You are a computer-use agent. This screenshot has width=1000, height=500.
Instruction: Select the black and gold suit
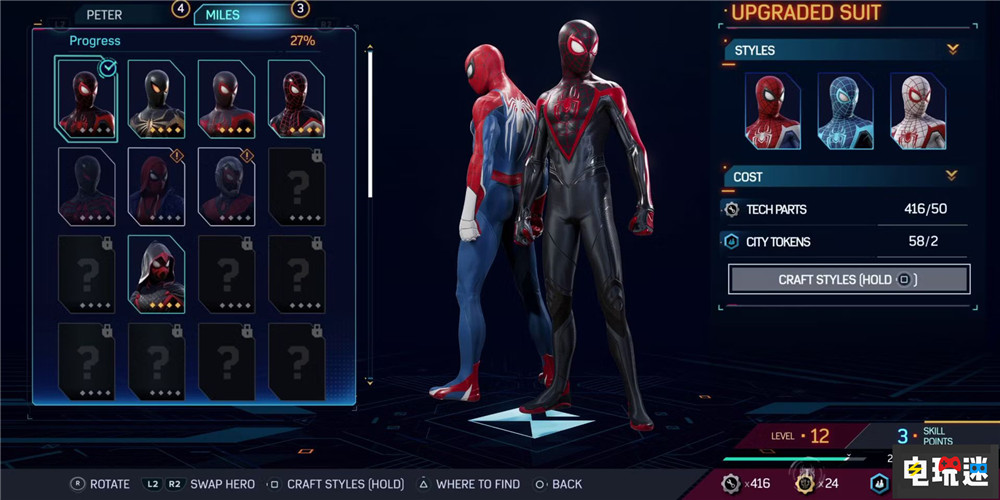click(x=156, y=98)
